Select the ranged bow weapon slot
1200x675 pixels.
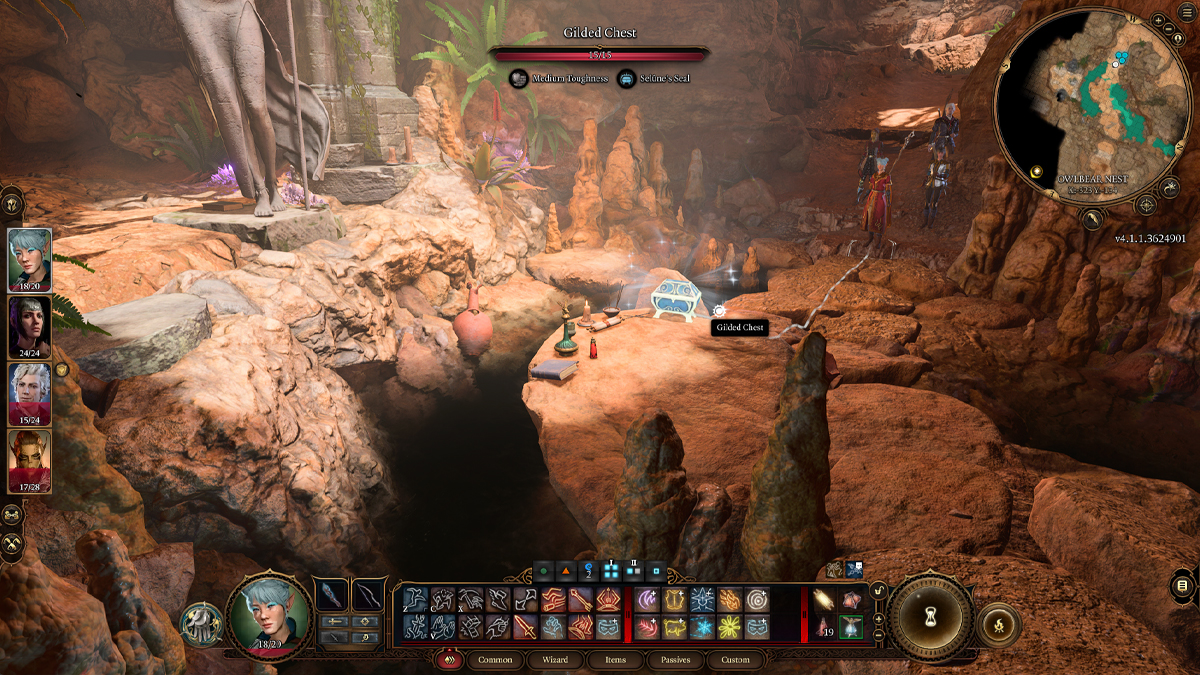(x=369, y=597)
